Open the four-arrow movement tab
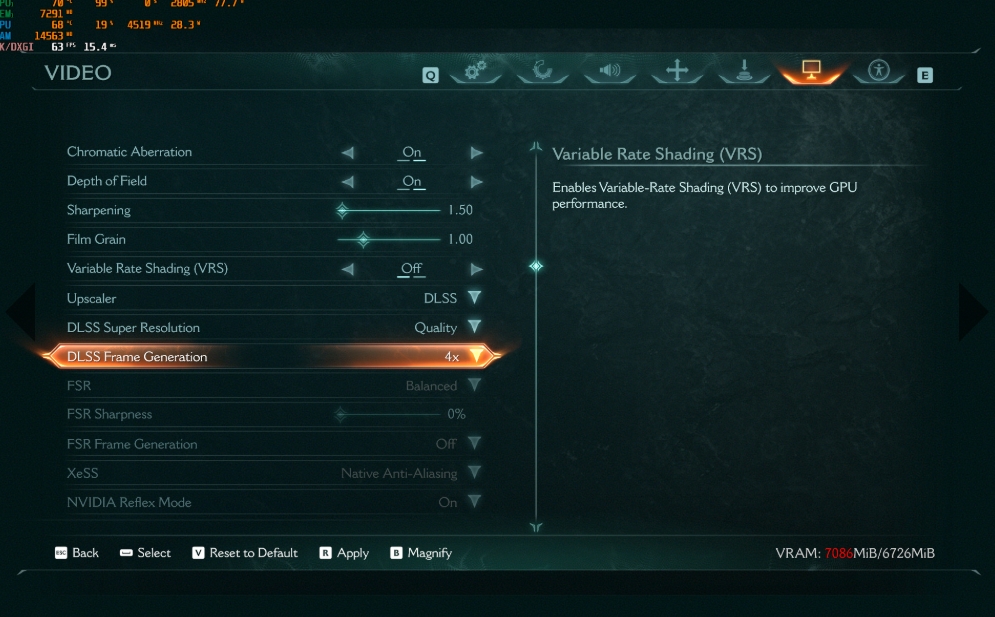Screen dimensions: 995x617 click(677, 71)
